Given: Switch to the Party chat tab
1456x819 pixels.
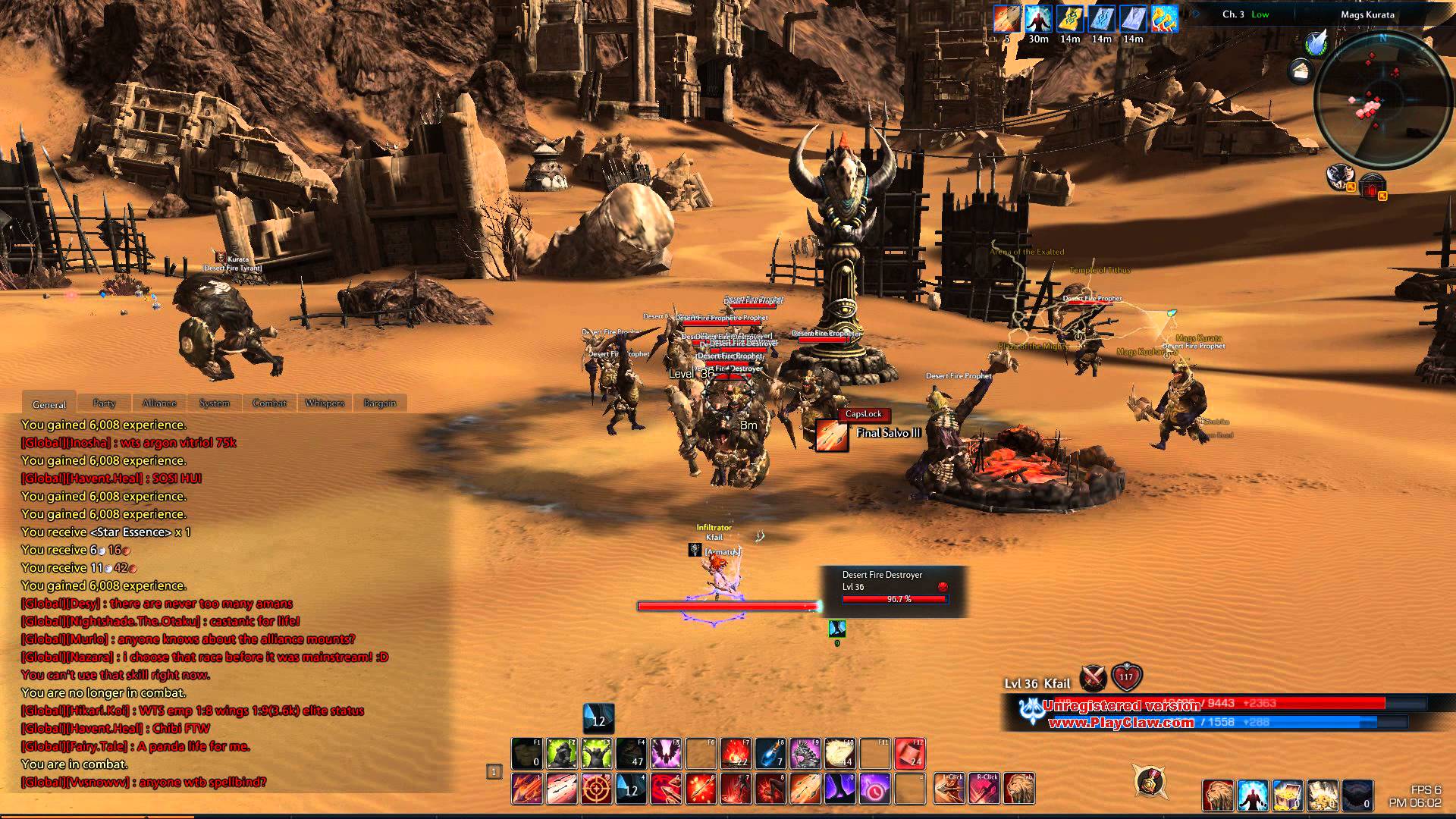Looking at the screenshot, I should pos(104,403).
